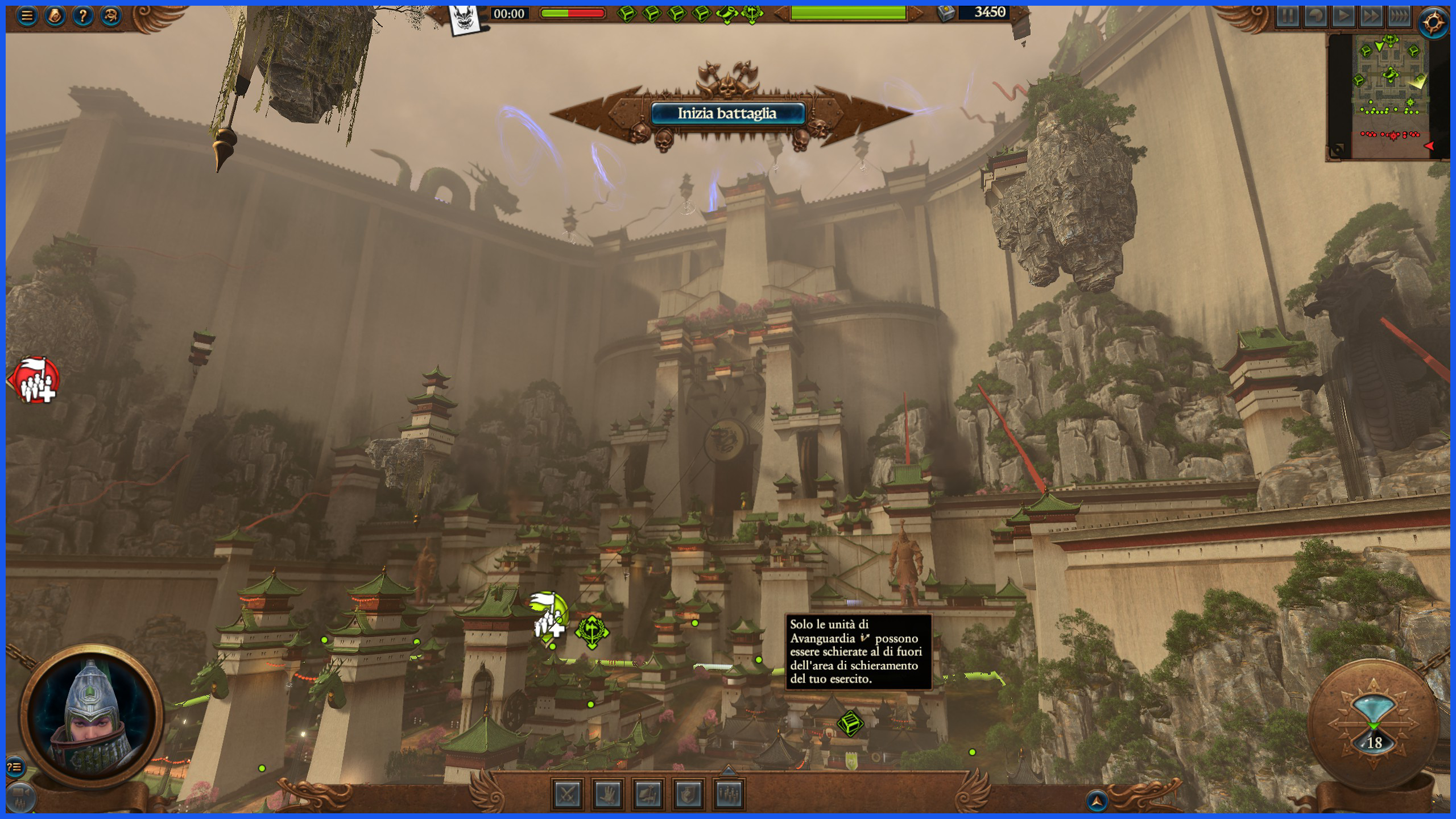
Task: Set slow motion speed
Action: pyautogui.click(x=1316, y=16)
